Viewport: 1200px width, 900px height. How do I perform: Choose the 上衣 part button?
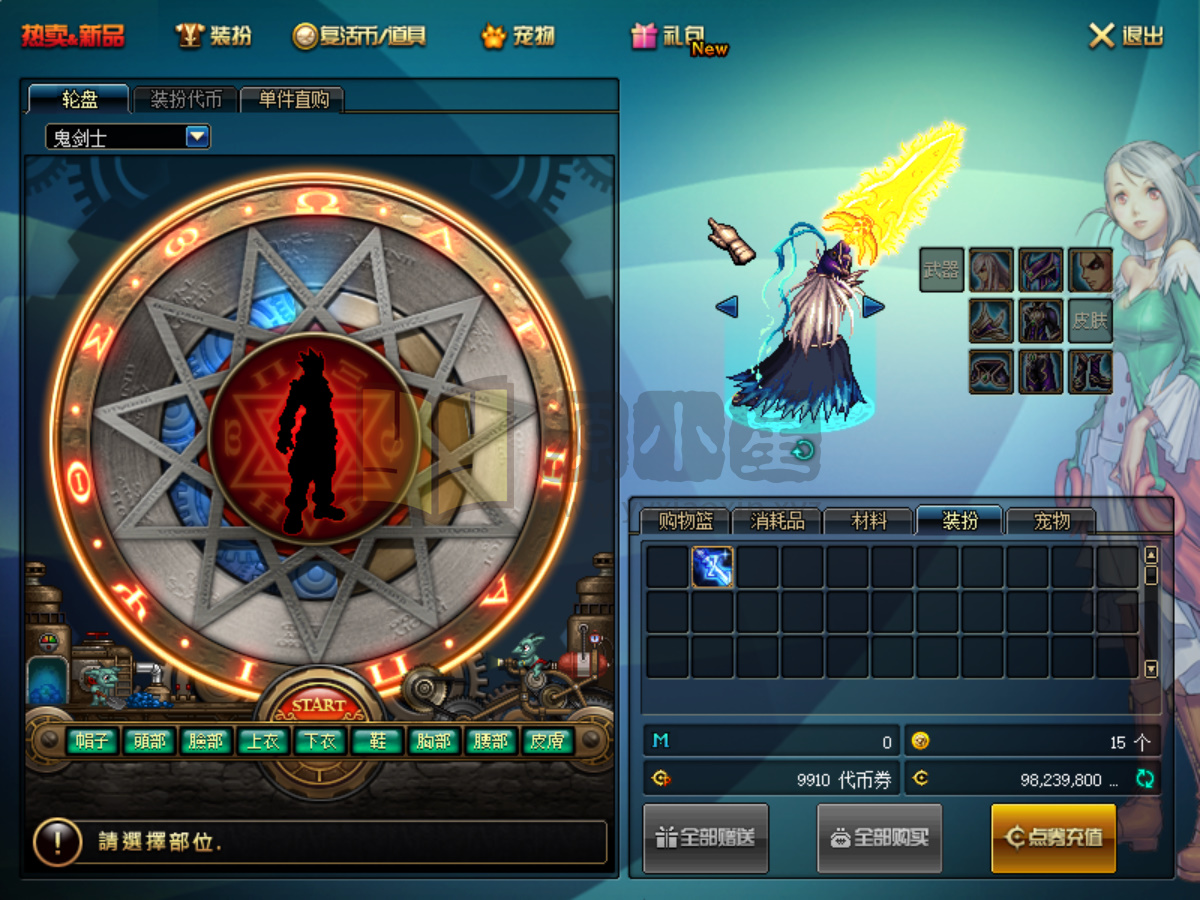[x=263, y=741]
